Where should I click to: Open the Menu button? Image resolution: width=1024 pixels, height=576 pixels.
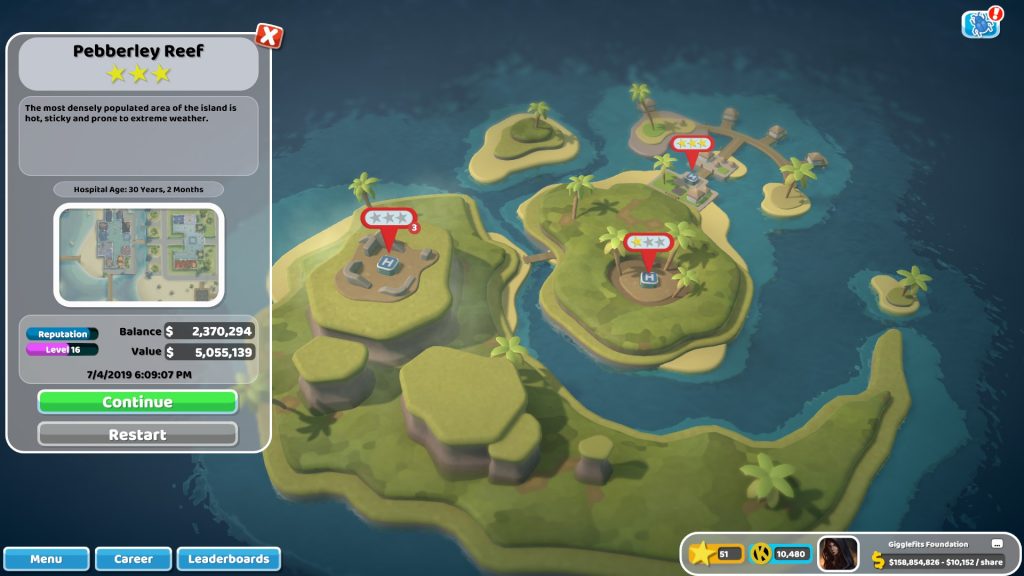pos(46,559)
